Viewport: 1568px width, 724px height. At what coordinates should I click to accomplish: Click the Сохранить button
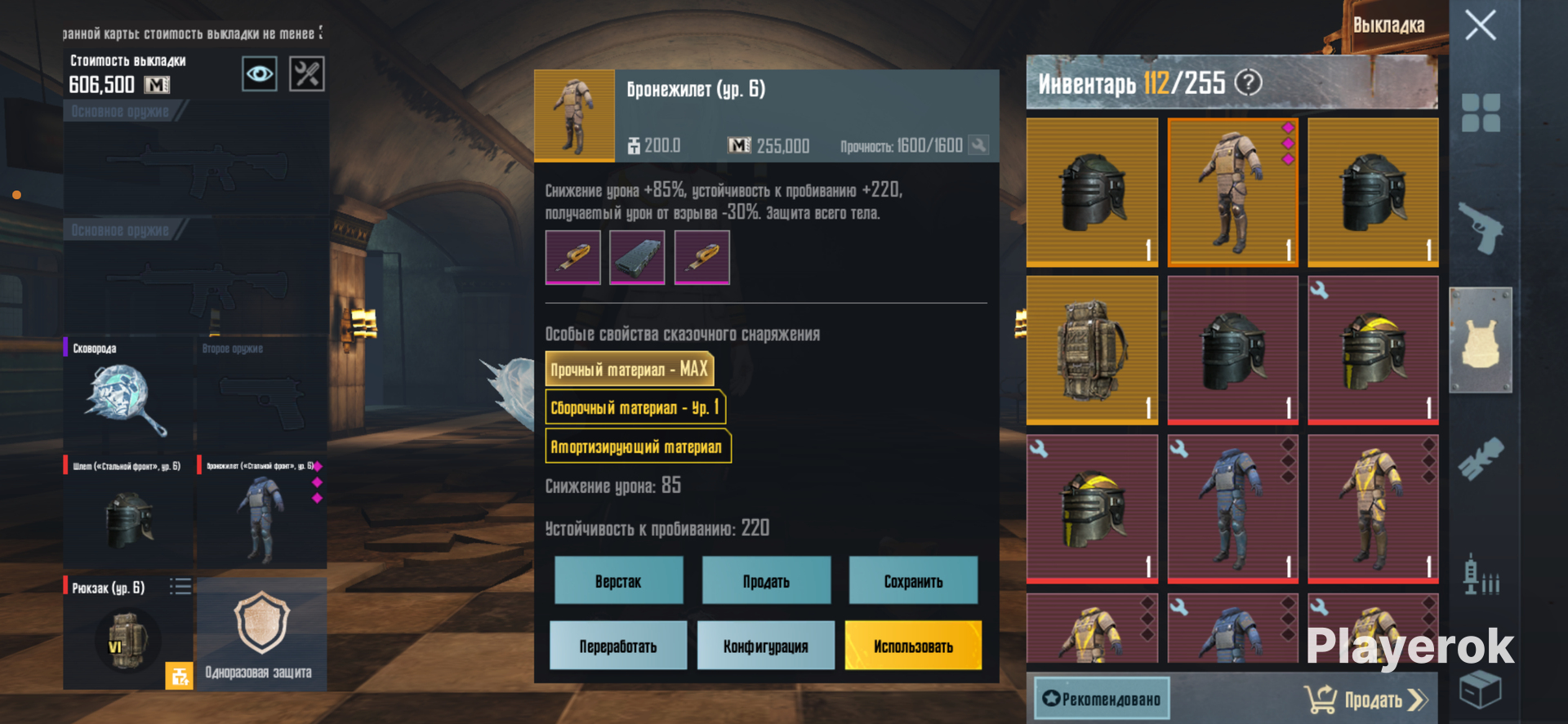pos(913,580)
